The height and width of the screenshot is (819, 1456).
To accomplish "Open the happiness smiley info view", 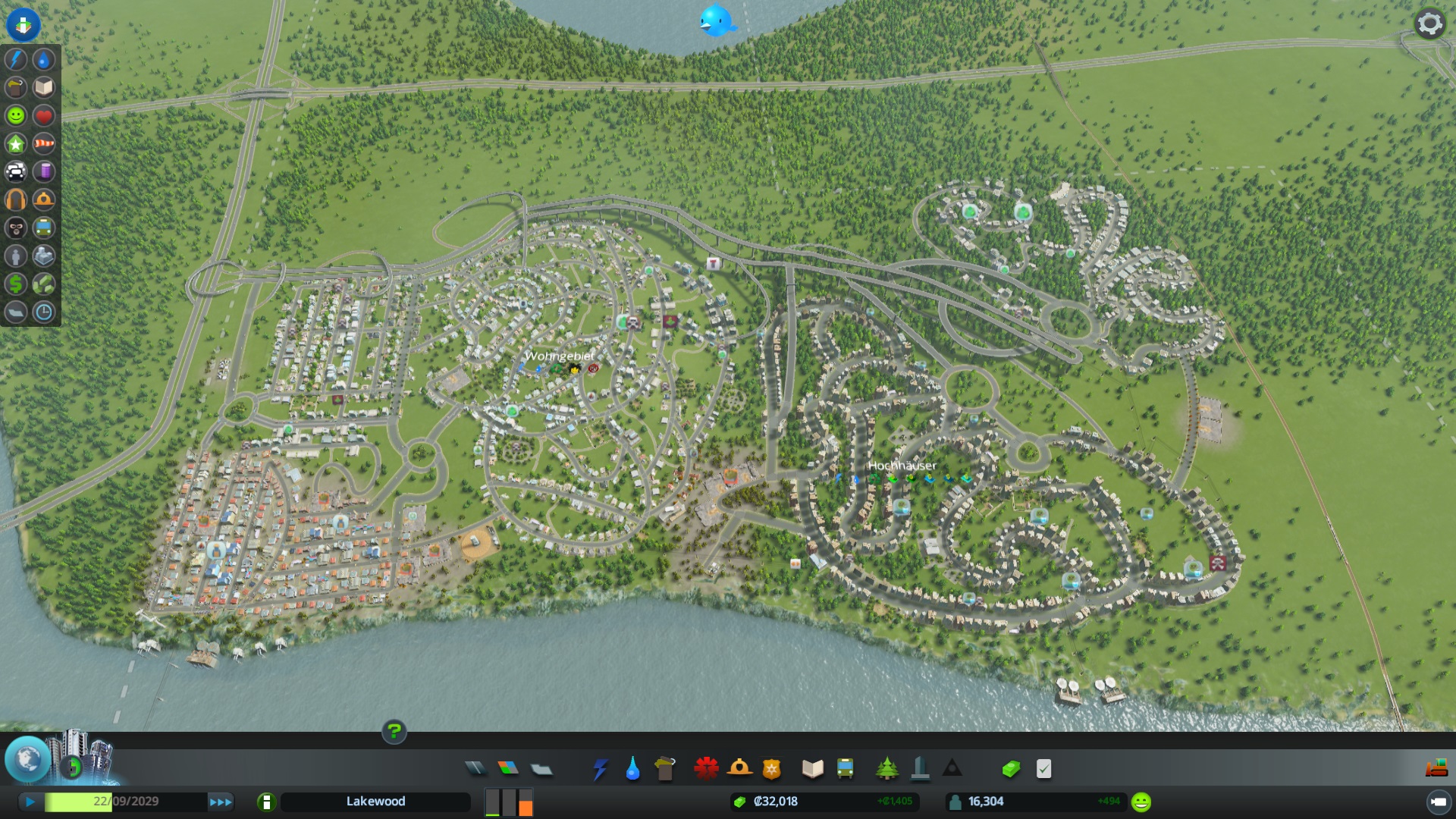I will pos(16,115).
